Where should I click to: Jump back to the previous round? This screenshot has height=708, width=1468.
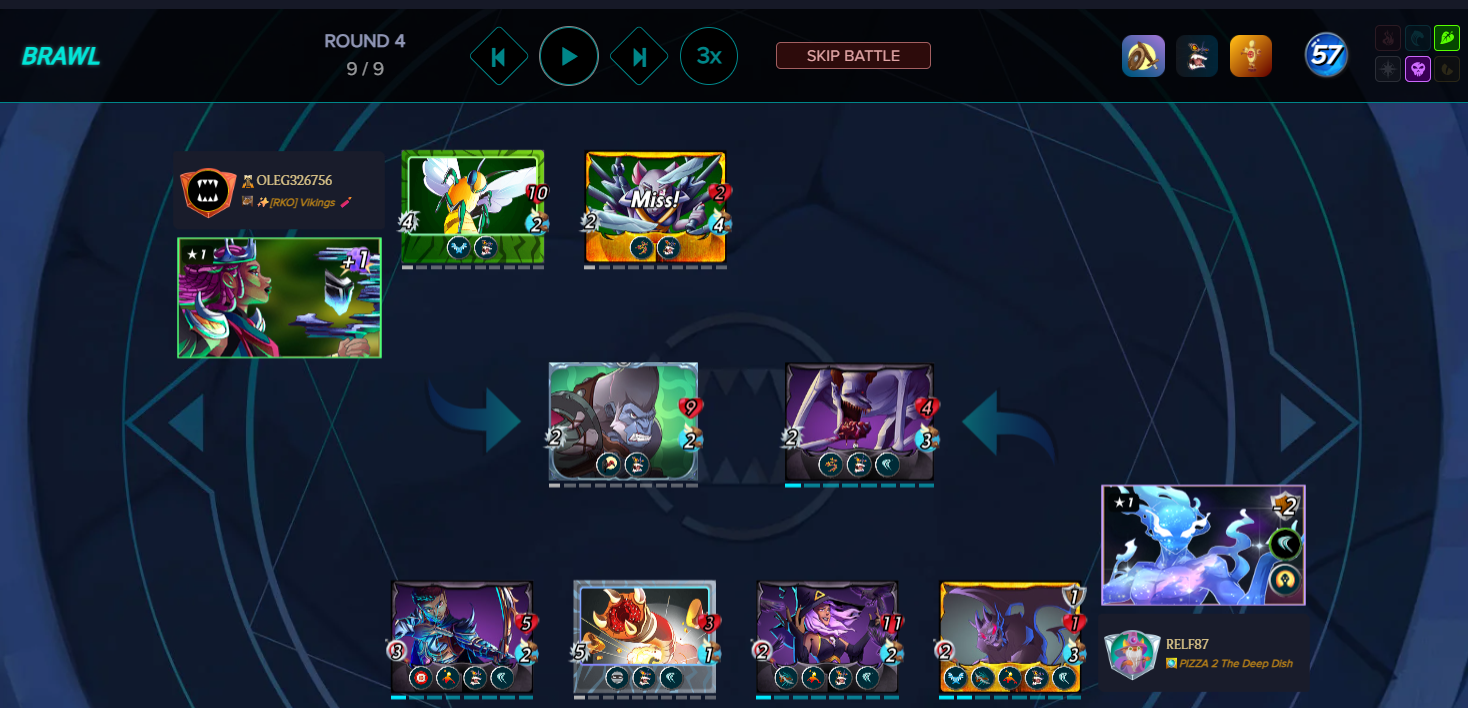point(498,56)
